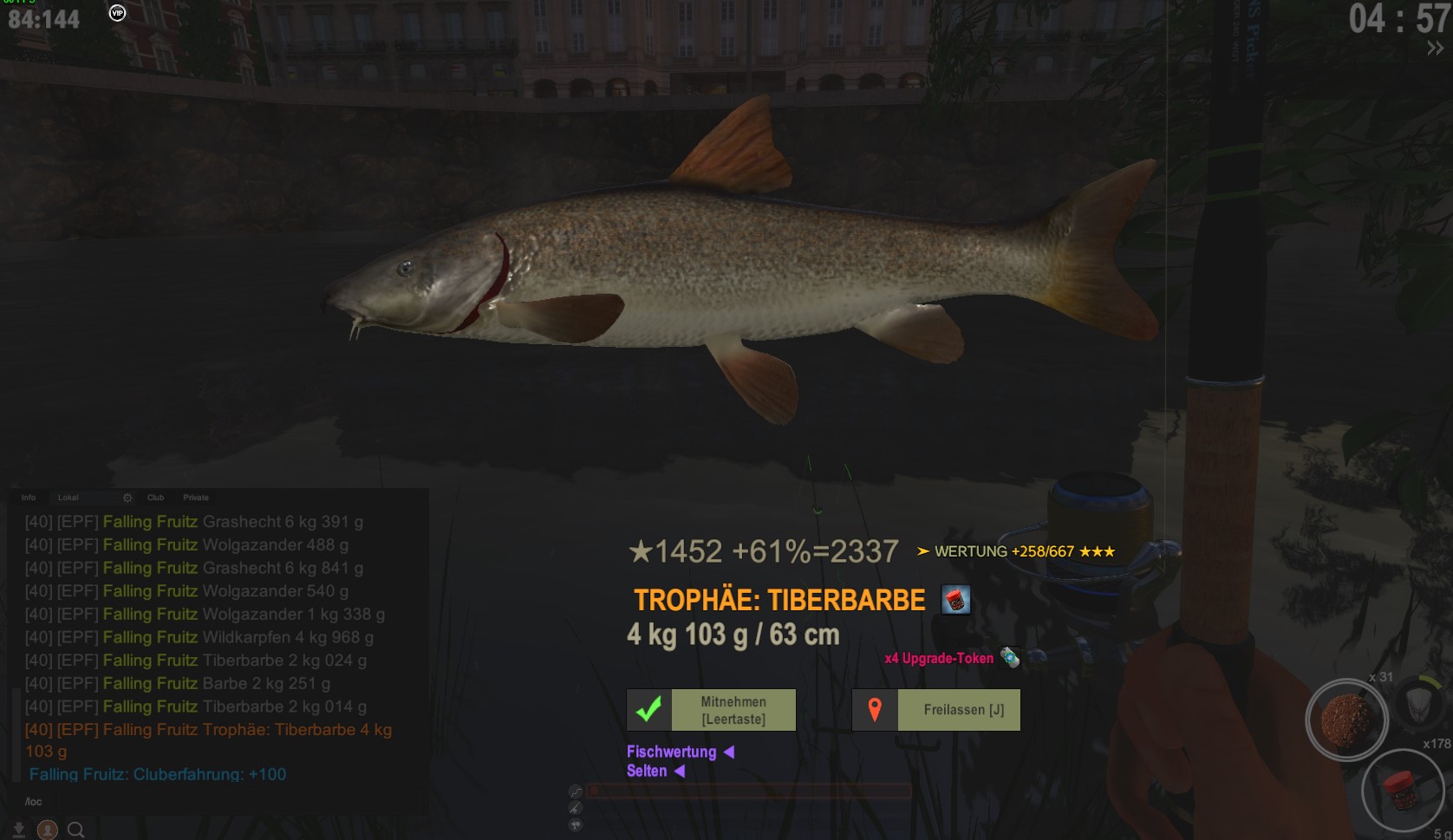Open the player profile icon below chat
Screen dimensions: 1453x840
click(x=48, y=830)
